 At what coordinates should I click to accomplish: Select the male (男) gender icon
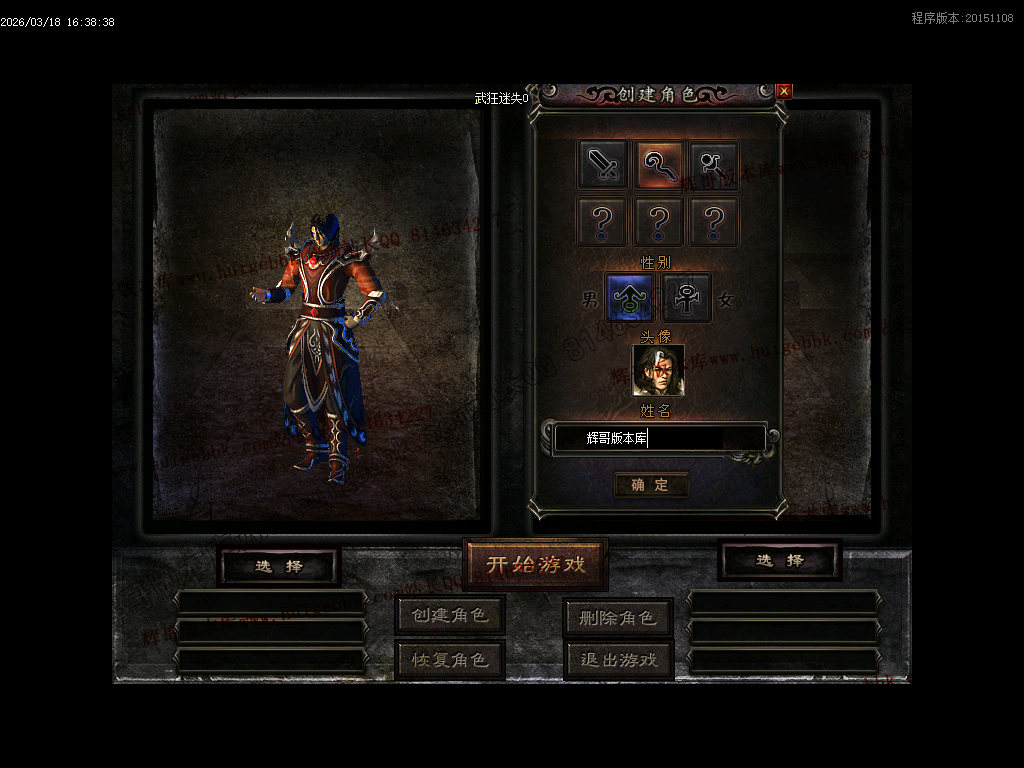click(630, 298)
